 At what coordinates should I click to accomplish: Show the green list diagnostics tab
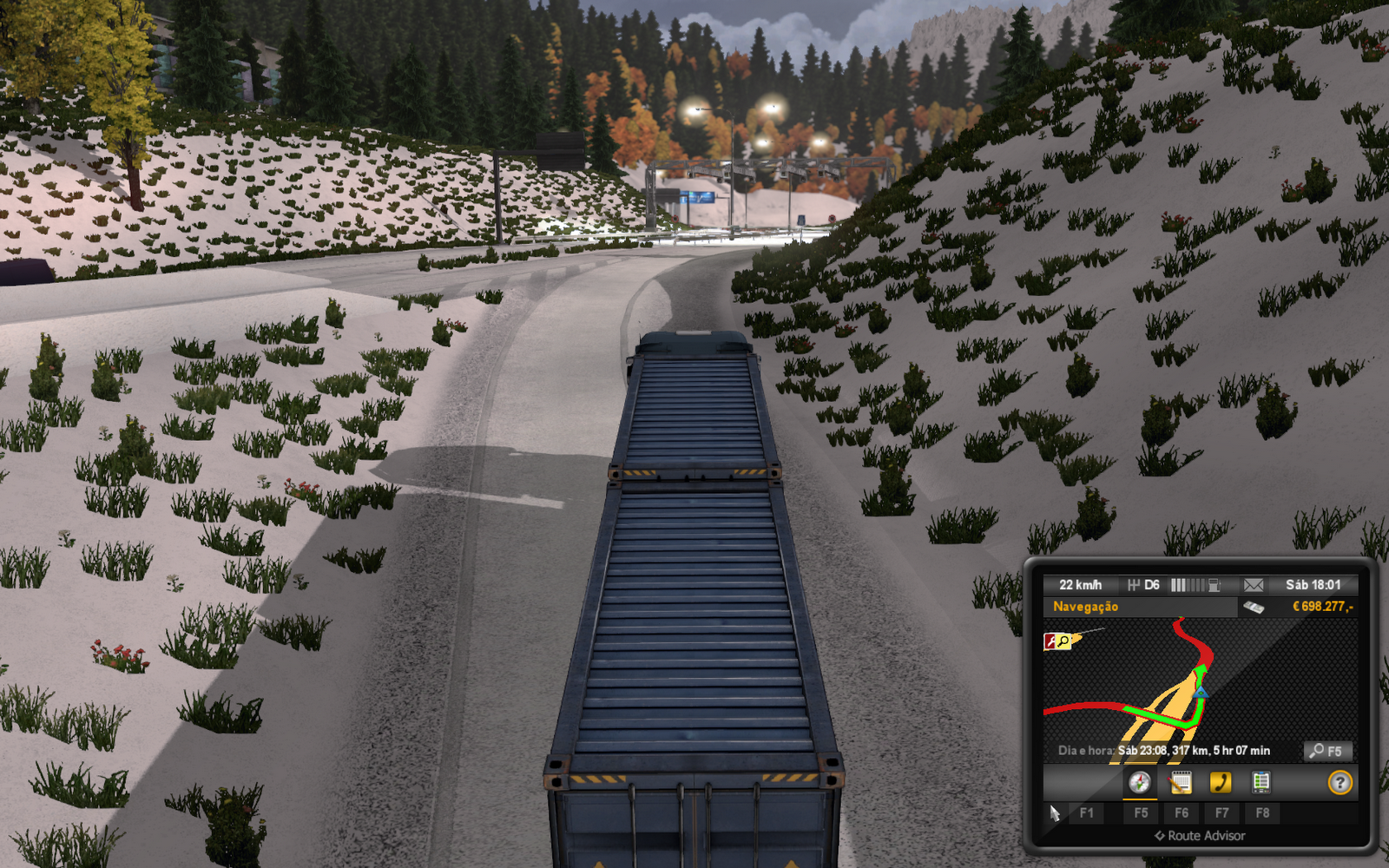[1261, 783]
